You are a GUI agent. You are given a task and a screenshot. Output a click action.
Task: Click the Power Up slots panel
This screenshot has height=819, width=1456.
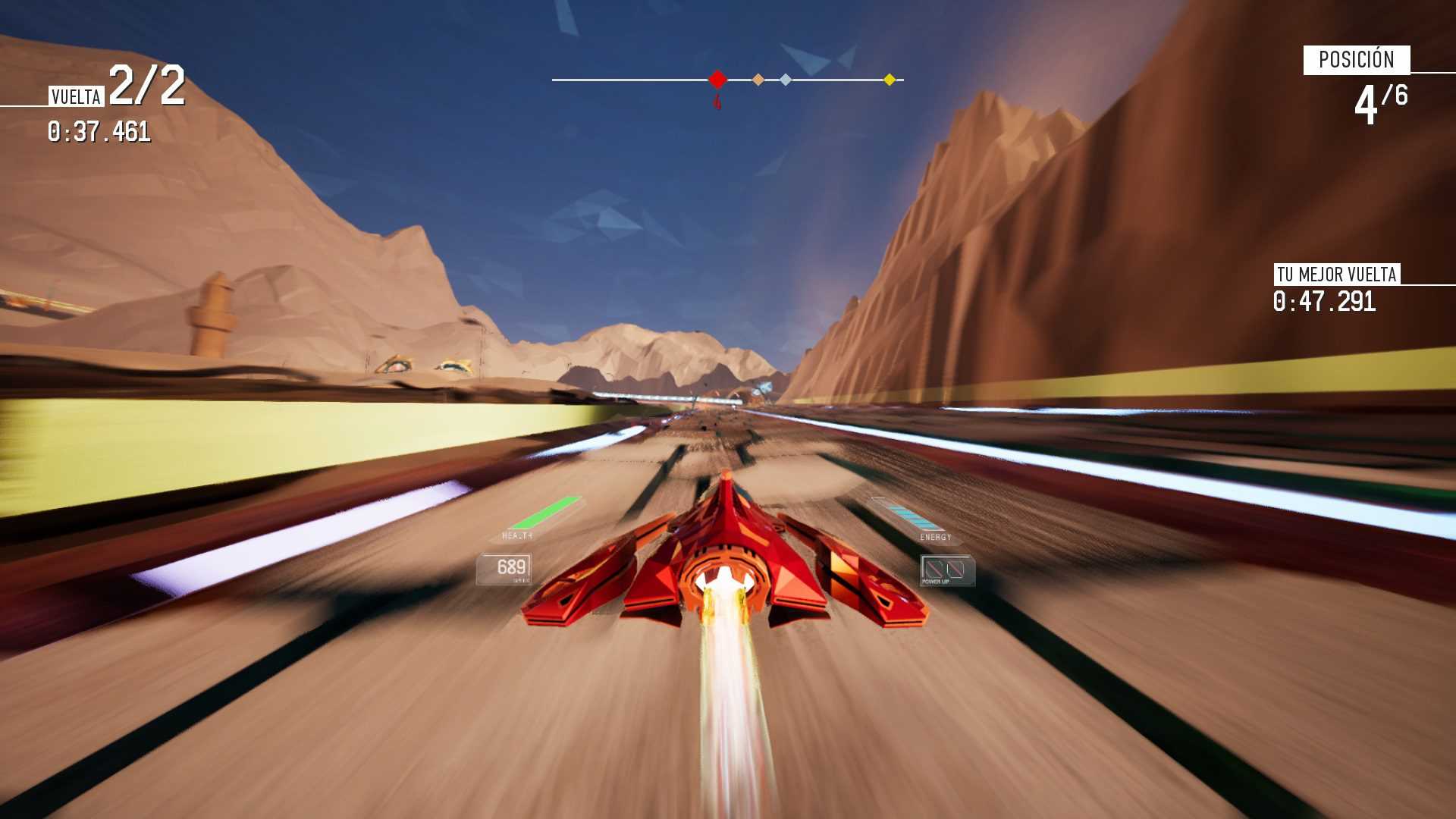[x=946, y=570]
